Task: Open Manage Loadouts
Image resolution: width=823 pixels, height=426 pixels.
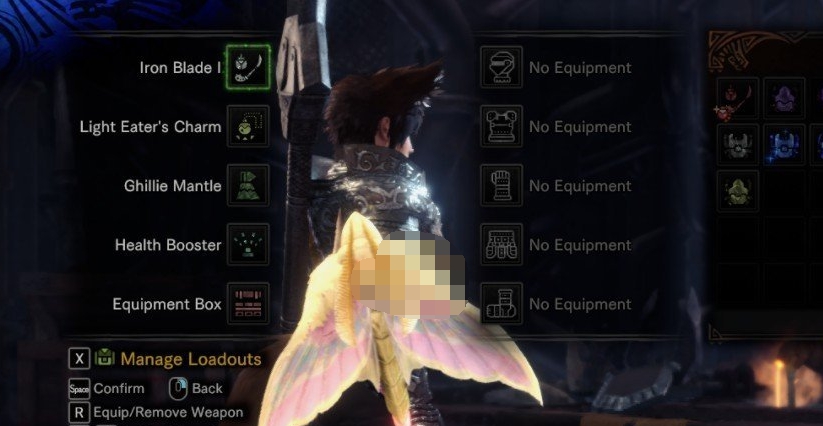Action: point(190,359)
